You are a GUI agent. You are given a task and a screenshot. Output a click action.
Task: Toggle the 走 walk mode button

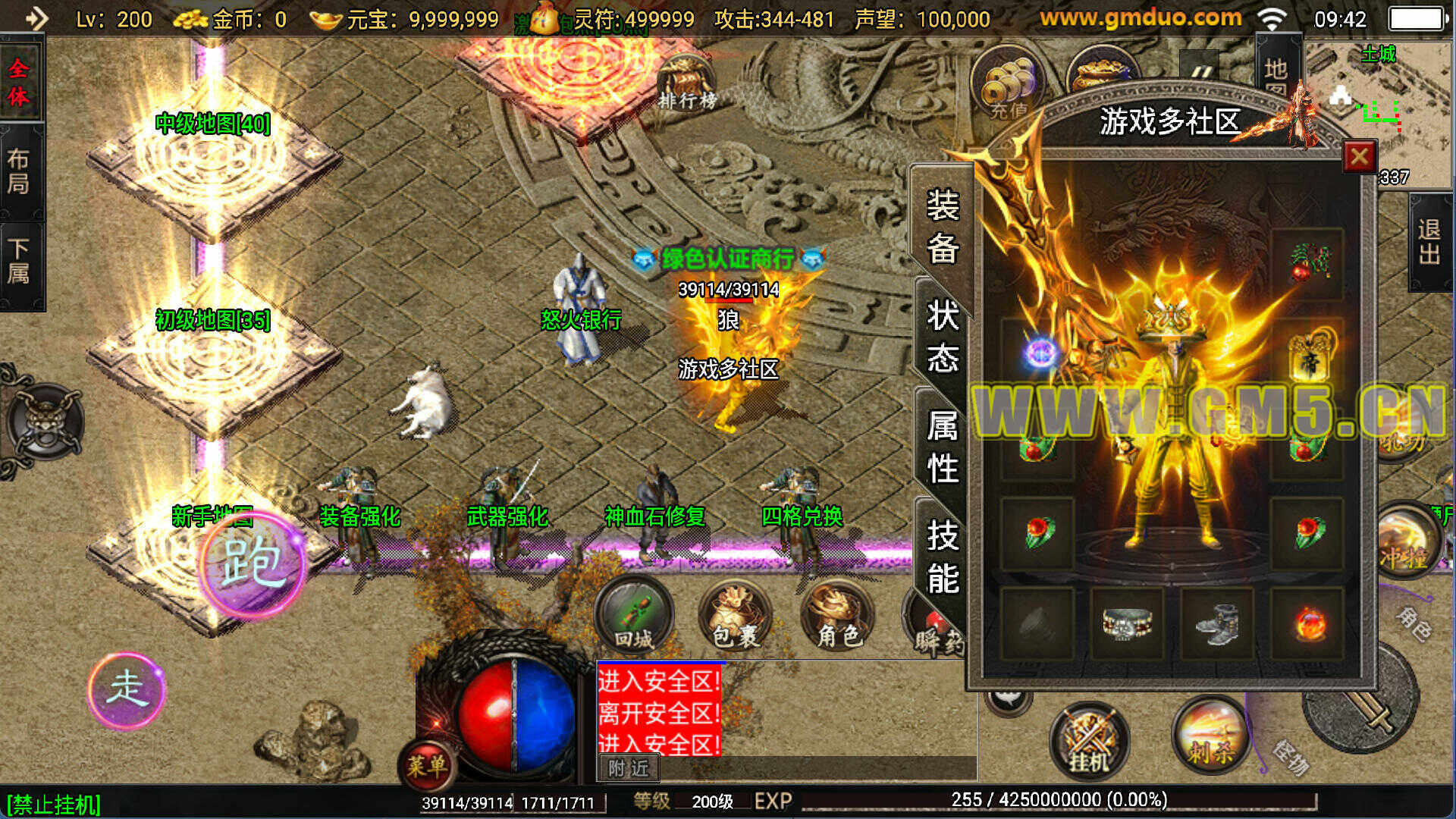(126, 689)
